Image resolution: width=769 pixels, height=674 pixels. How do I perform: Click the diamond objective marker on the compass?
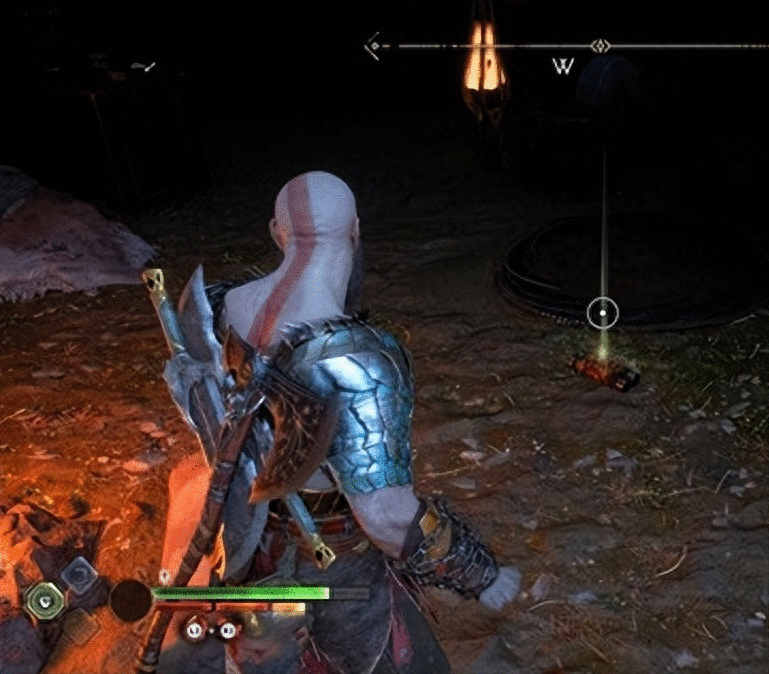[599, 46]
